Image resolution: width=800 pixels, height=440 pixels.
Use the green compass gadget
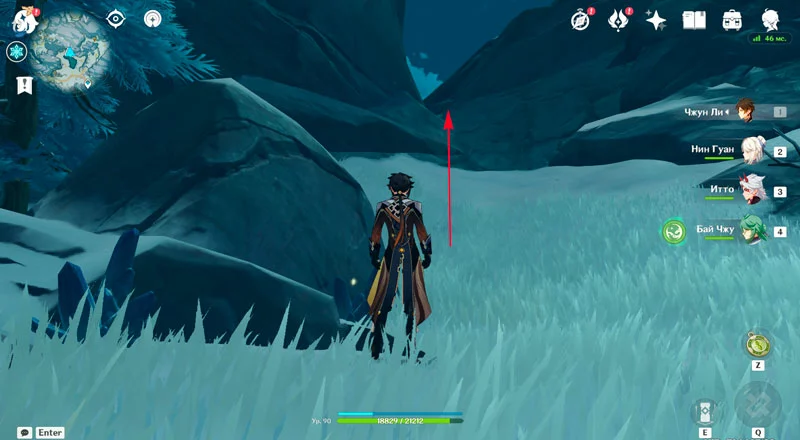click(757, 344)
